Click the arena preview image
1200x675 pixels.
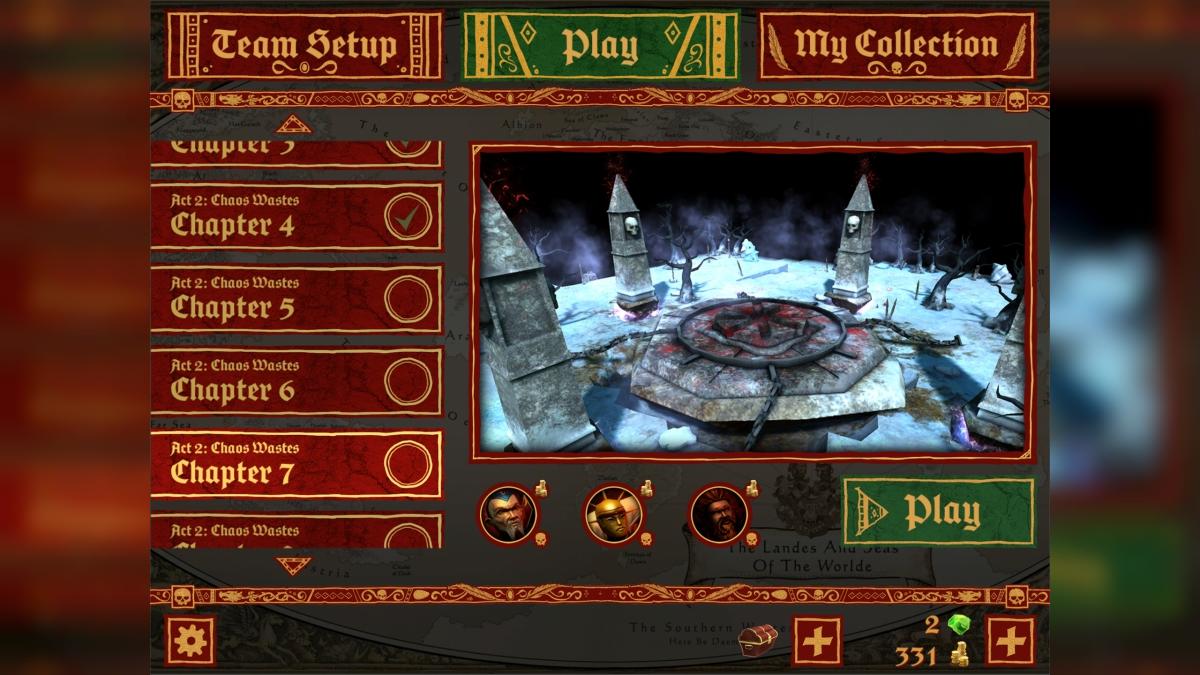pyautogui.click(x=750, y=302)
